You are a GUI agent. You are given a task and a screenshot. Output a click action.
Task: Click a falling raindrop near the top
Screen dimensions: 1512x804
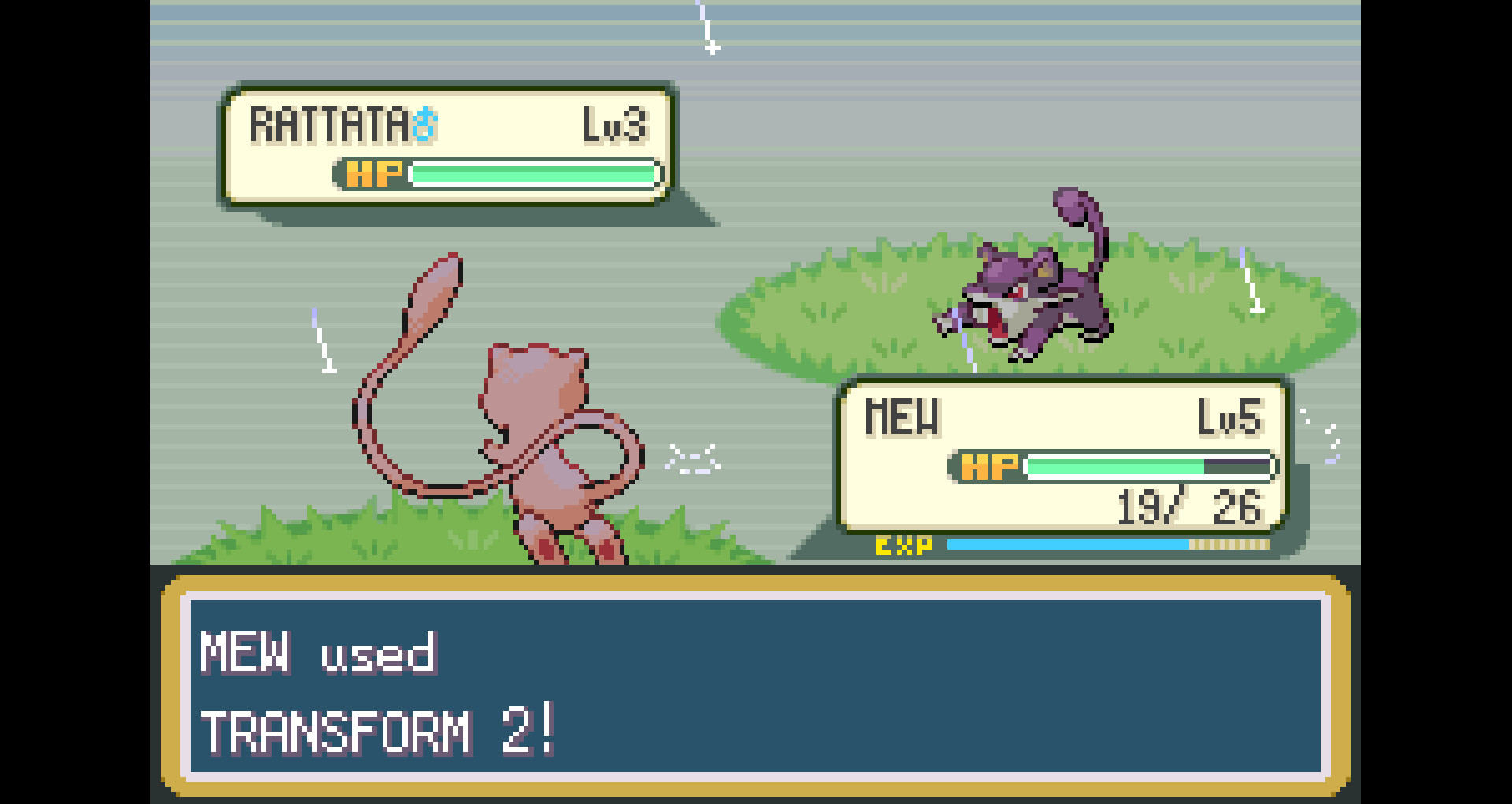[x=708, y=28]
